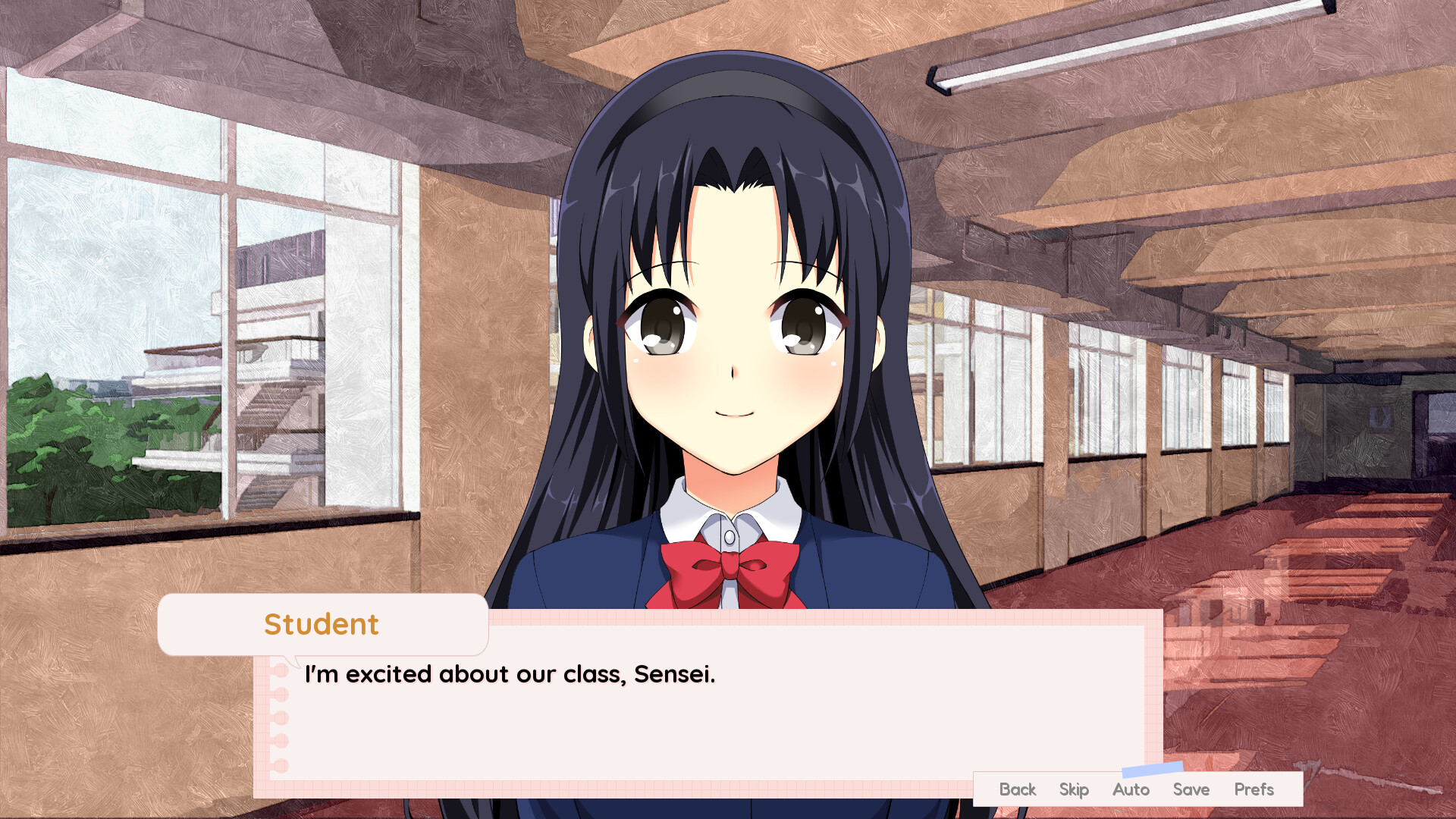Click the line reading 'I'm excited about our class, Sensei.'
This screenshot has width=1456, height=819.
pos(510,673)
